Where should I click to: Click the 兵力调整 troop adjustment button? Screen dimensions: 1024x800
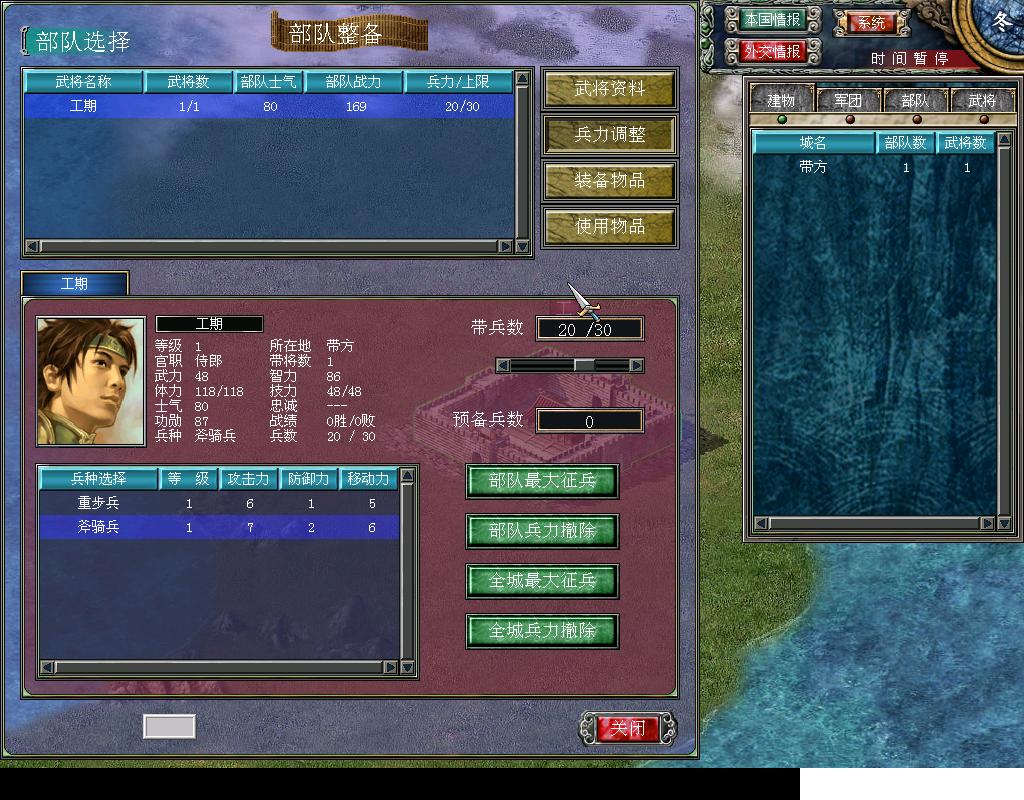pos(609,135)
